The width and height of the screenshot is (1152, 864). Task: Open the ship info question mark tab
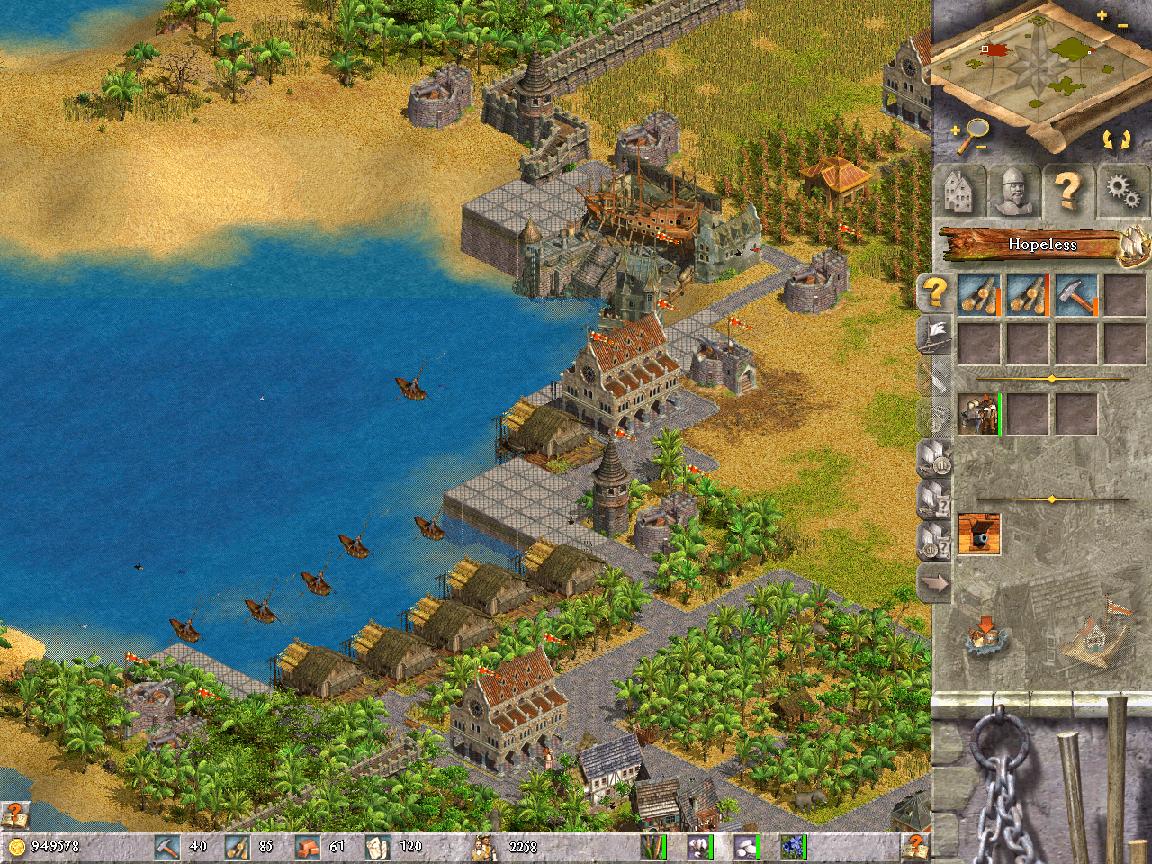coord(934,292)
